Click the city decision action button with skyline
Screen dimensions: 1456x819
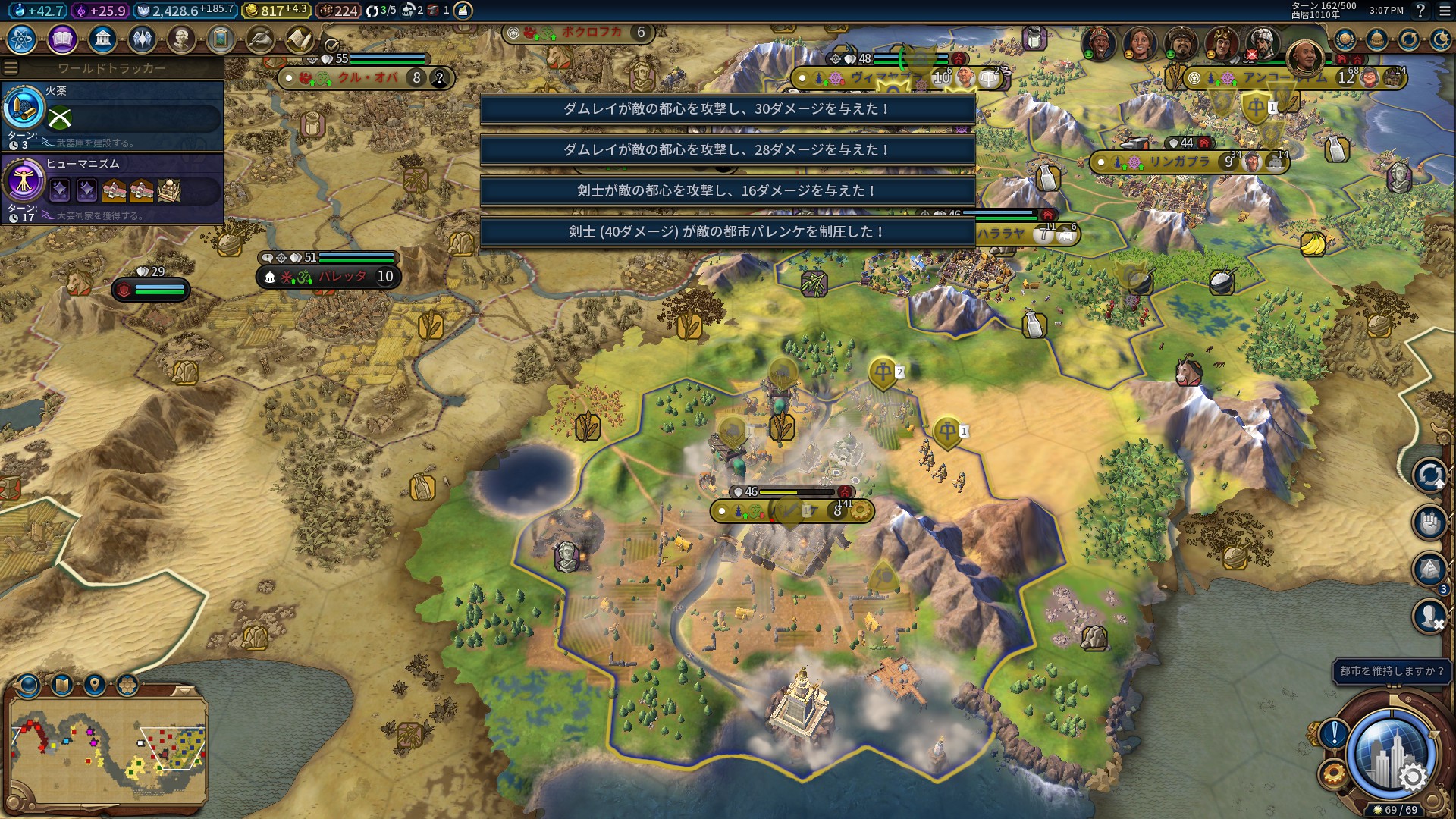pos(1391,756)
